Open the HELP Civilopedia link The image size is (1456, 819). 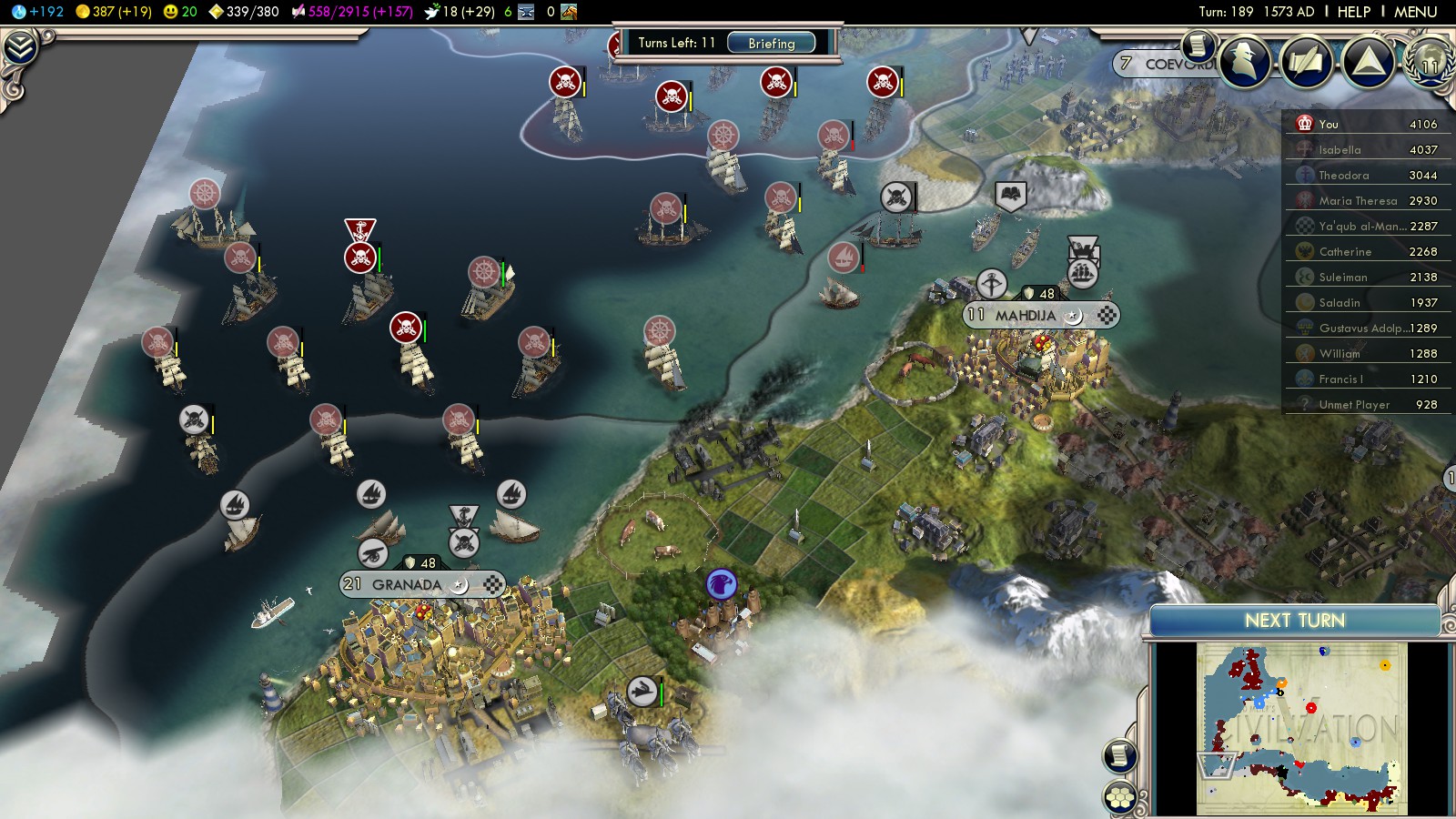click(1353, 12)
